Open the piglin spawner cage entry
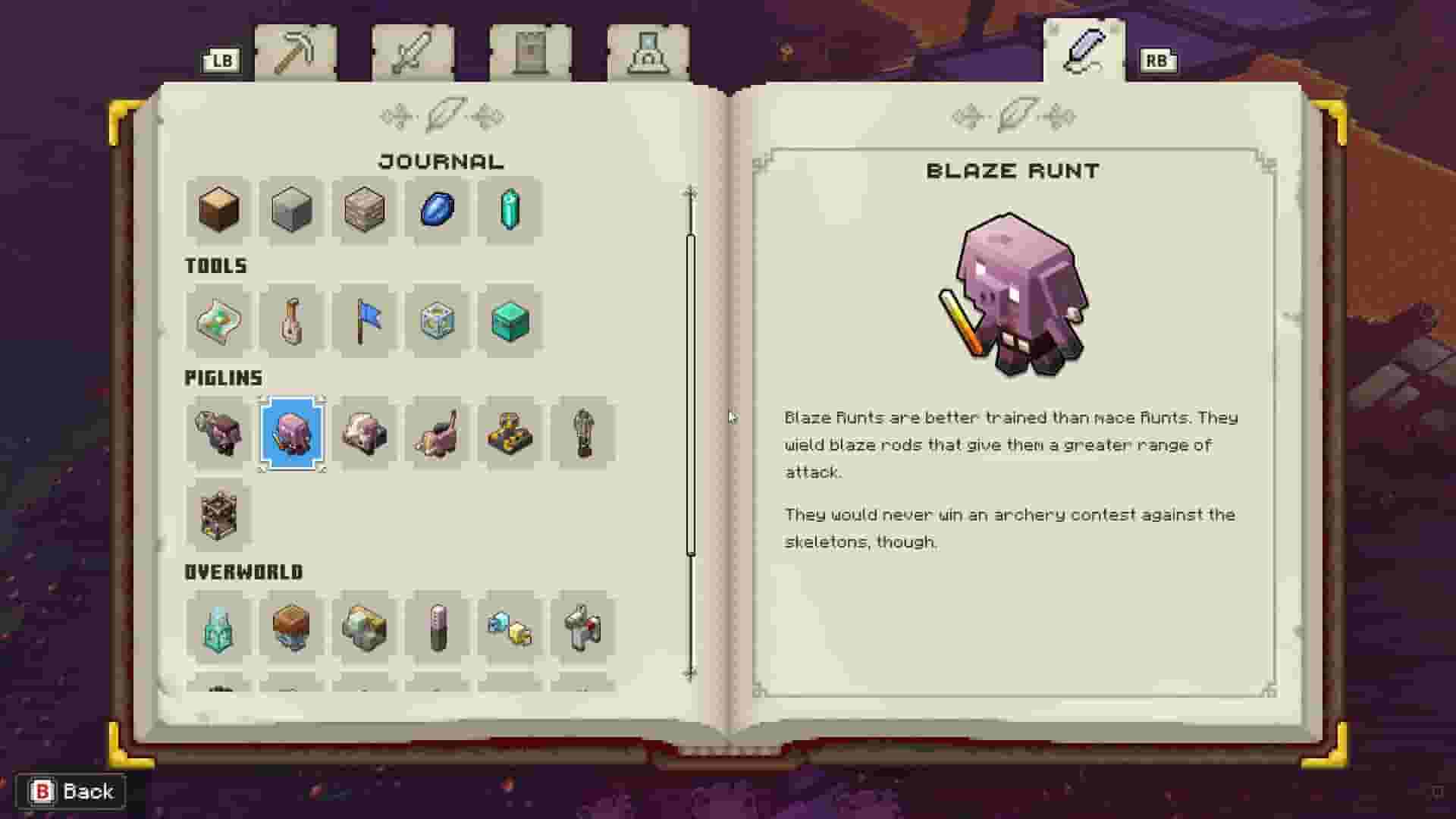The width and height of the screenshot is (1456, 819). point(218,514)
